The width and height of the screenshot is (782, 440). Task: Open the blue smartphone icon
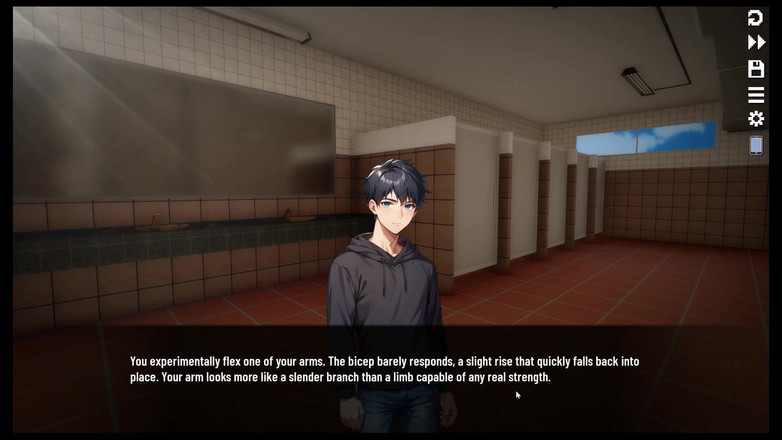756,146
